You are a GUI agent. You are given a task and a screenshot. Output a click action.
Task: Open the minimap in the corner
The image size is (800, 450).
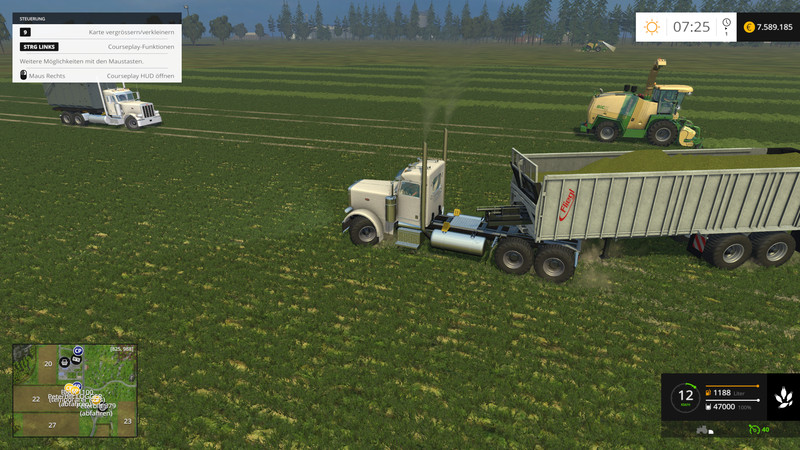pyautogui.click(x=74, y=390)
